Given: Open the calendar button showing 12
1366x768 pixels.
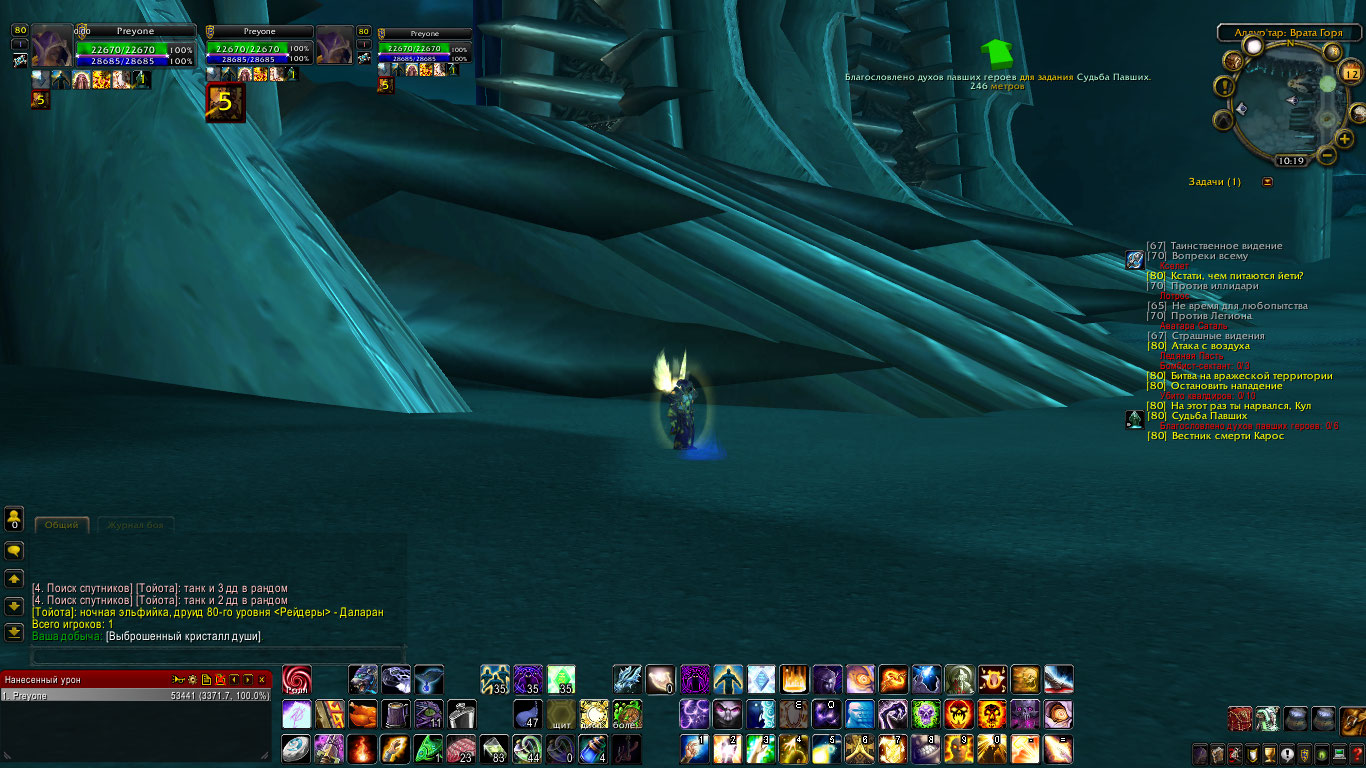Looking at the screenshot, I should 1350,73.
